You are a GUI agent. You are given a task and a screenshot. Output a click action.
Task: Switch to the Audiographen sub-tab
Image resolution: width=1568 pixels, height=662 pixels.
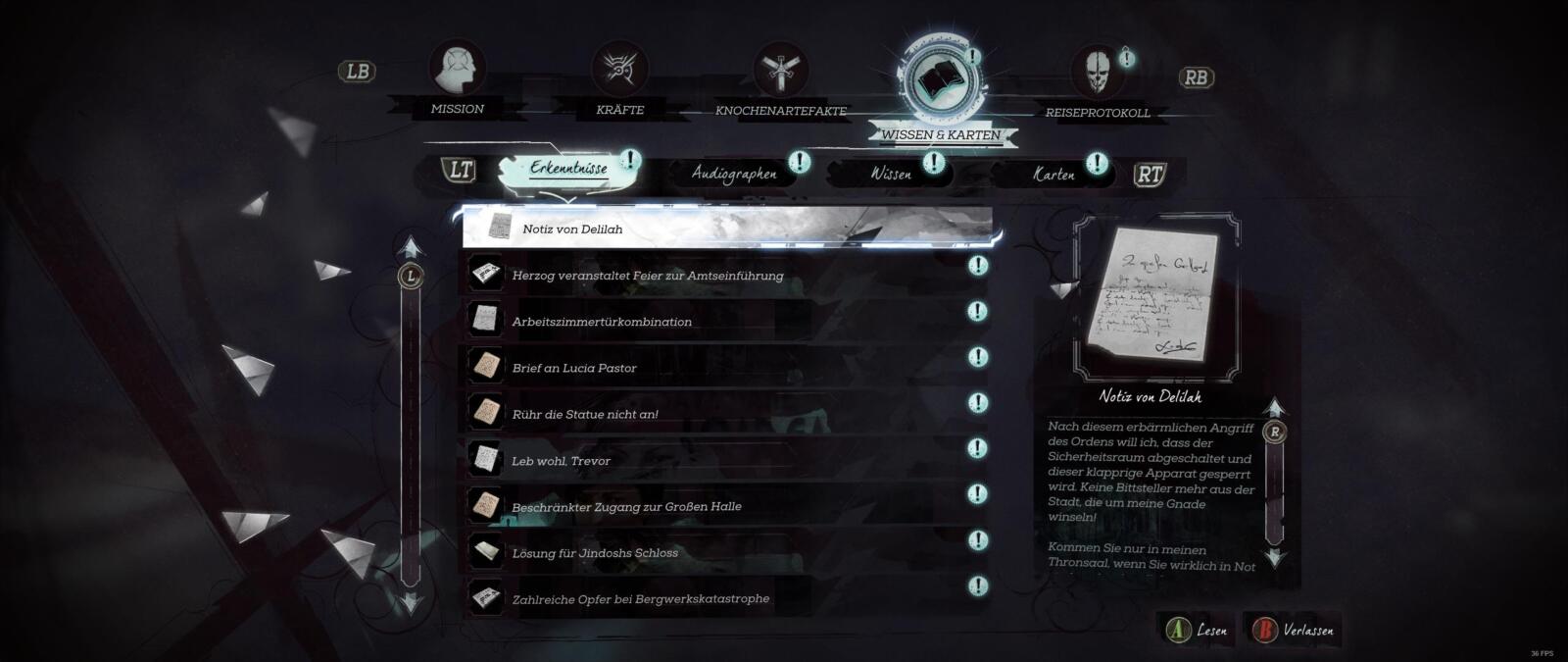click(734, 175)
